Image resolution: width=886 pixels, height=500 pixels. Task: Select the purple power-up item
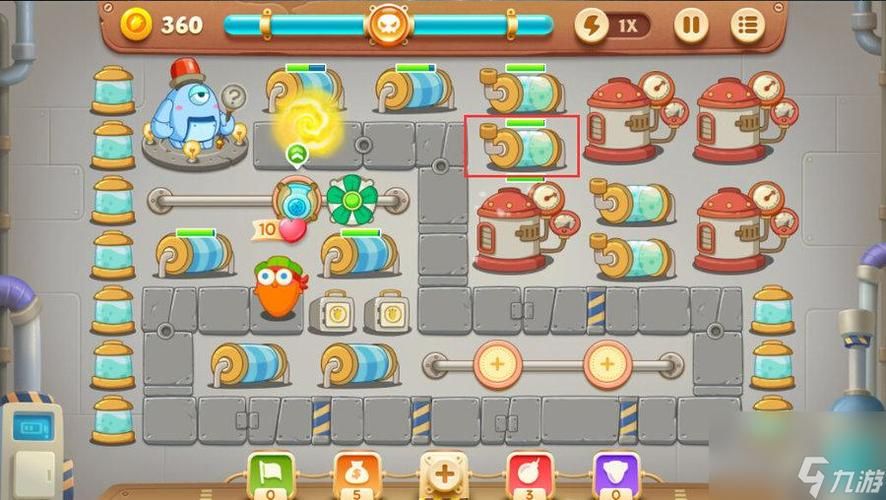pos(616,473)
